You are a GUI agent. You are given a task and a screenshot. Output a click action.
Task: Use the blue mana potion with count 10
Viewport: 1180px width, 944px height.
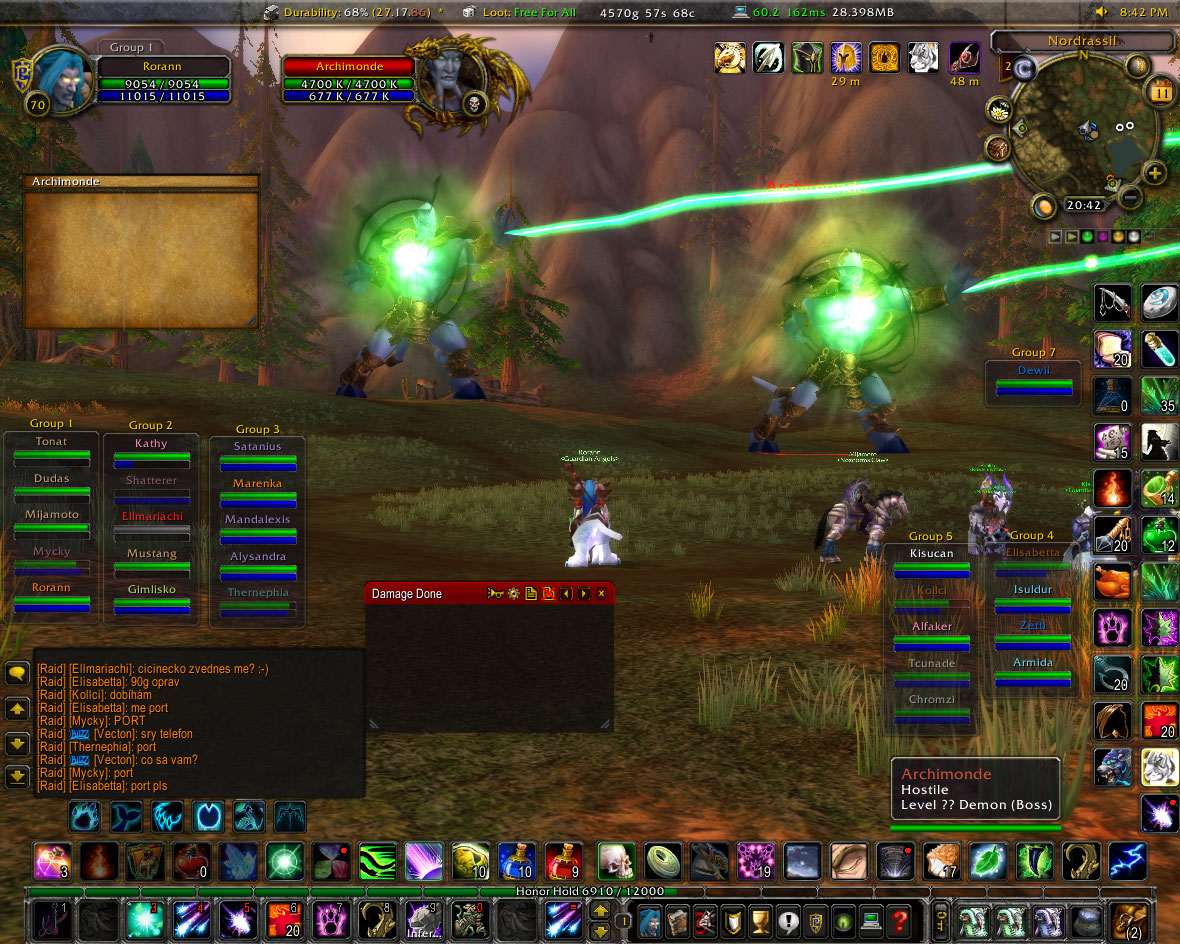pyautogui.click(x=517, y=861)
